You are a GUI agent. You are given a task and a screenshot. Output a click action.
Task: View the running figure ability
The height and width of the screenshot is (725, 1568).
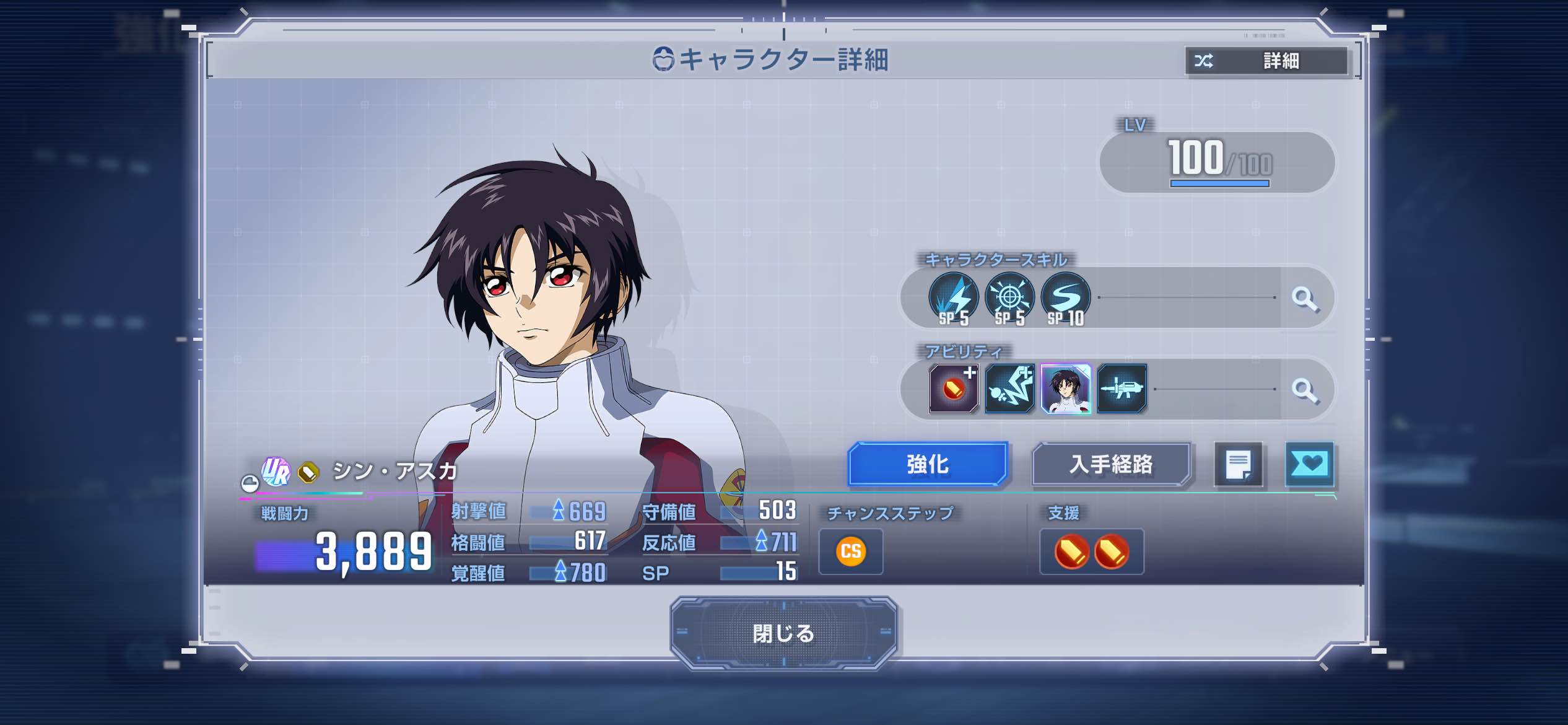click(1009, 389)
